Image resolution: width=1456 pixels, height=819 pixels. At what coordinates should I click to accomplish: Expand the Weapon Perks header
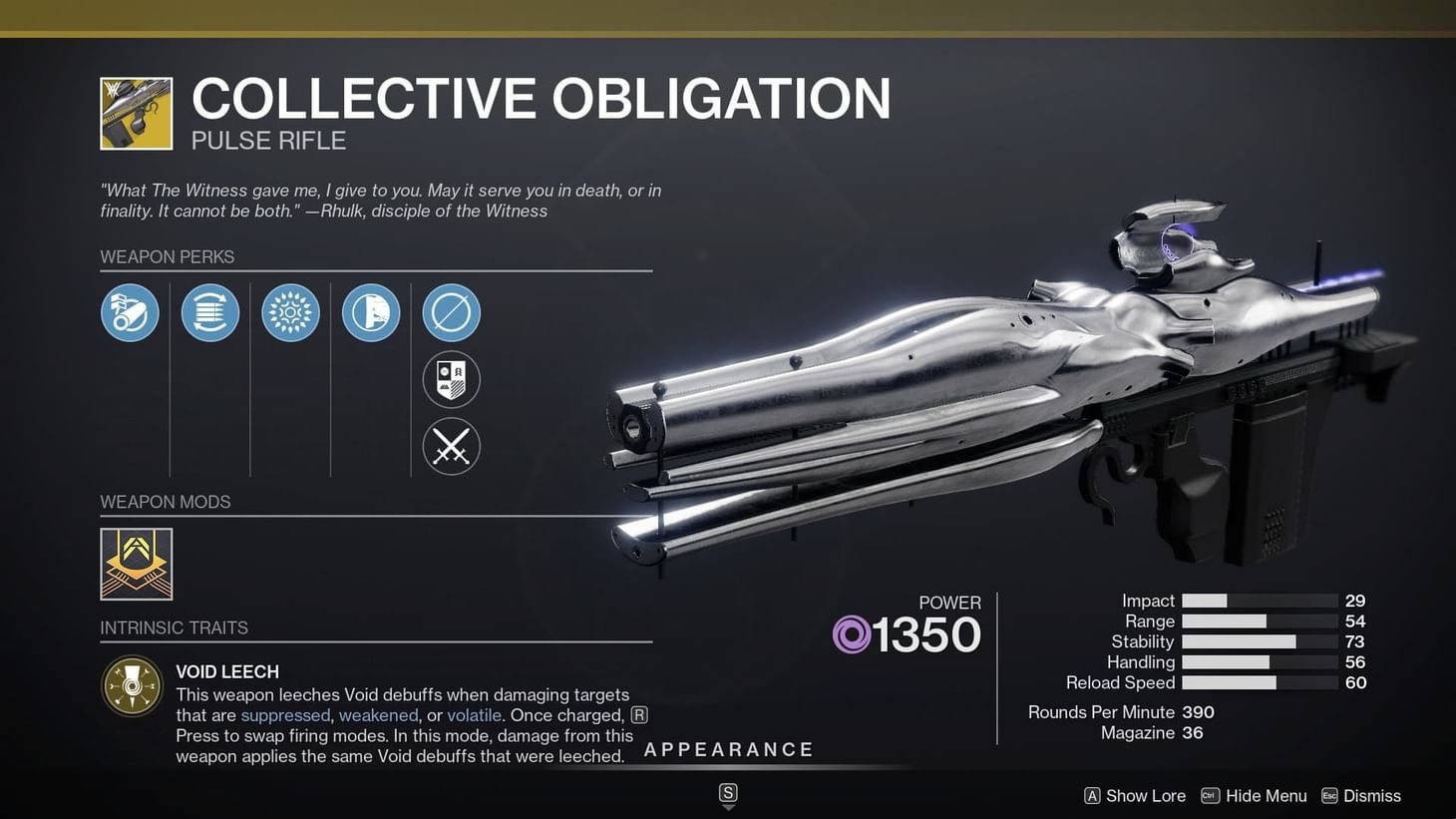point(167,256)
